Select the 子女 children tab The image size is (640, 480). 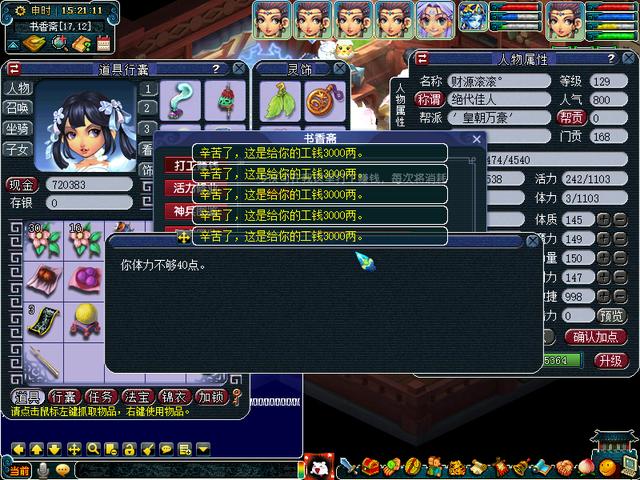tap(17, 148)
